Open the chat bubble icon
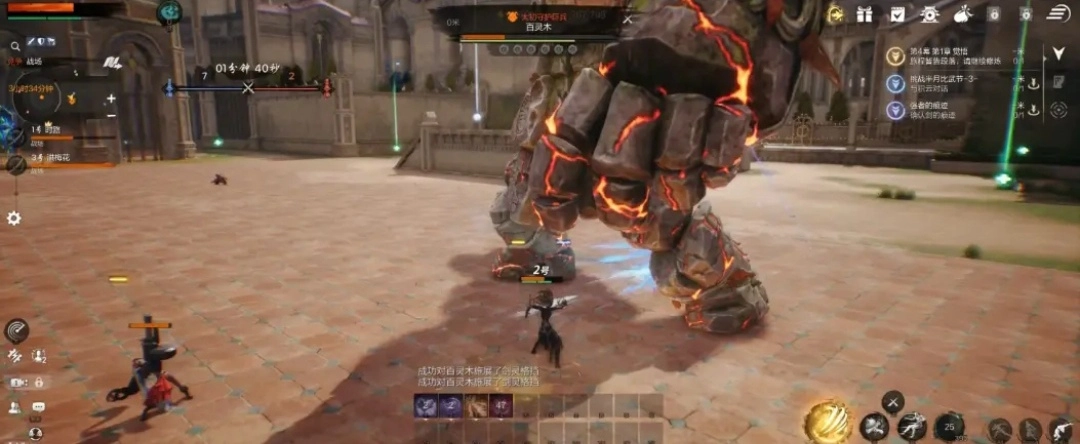This screenshot has height=444, width=1080. tap(38, 407)
